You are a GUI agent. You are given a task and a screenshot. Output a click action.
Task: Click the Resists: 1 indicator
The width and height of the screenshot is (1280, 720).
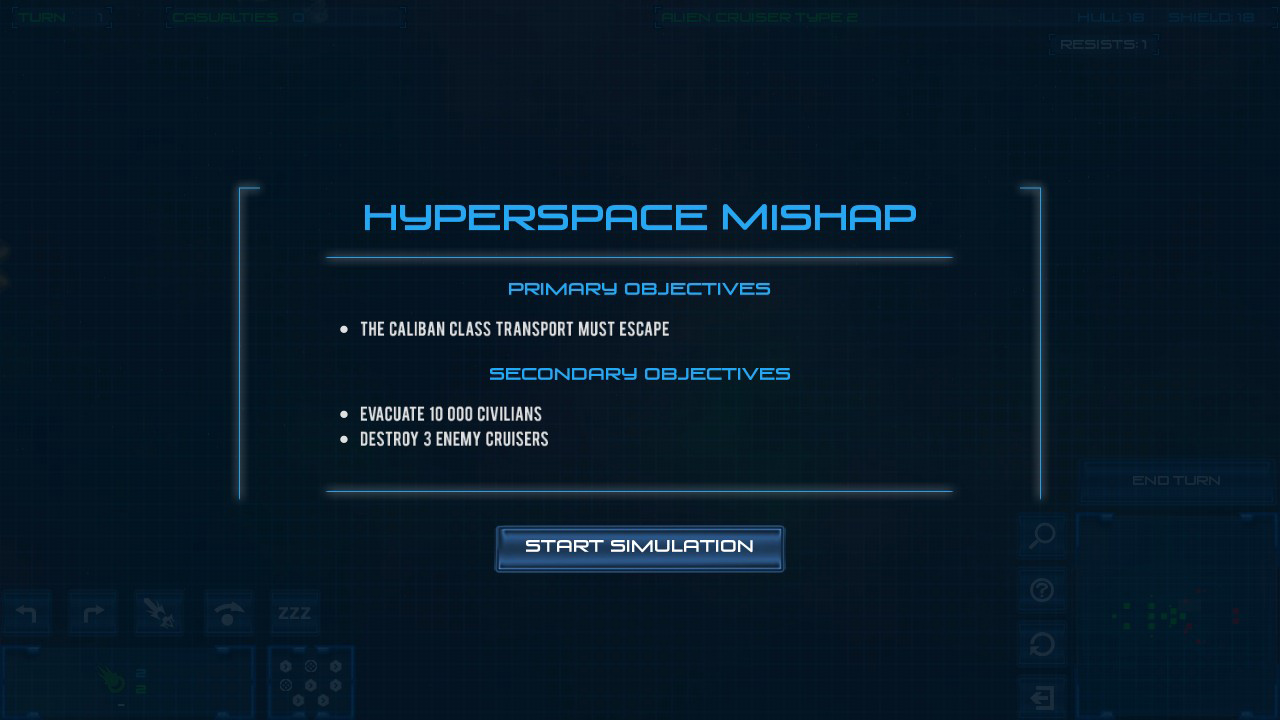pos(1103,44)
